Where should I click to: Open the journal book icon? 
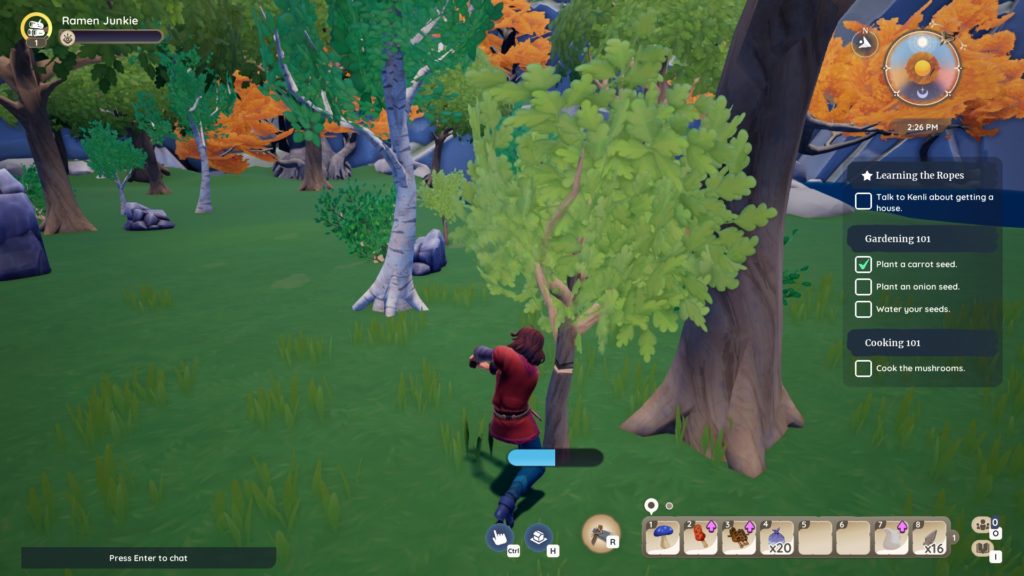(982, 549)
